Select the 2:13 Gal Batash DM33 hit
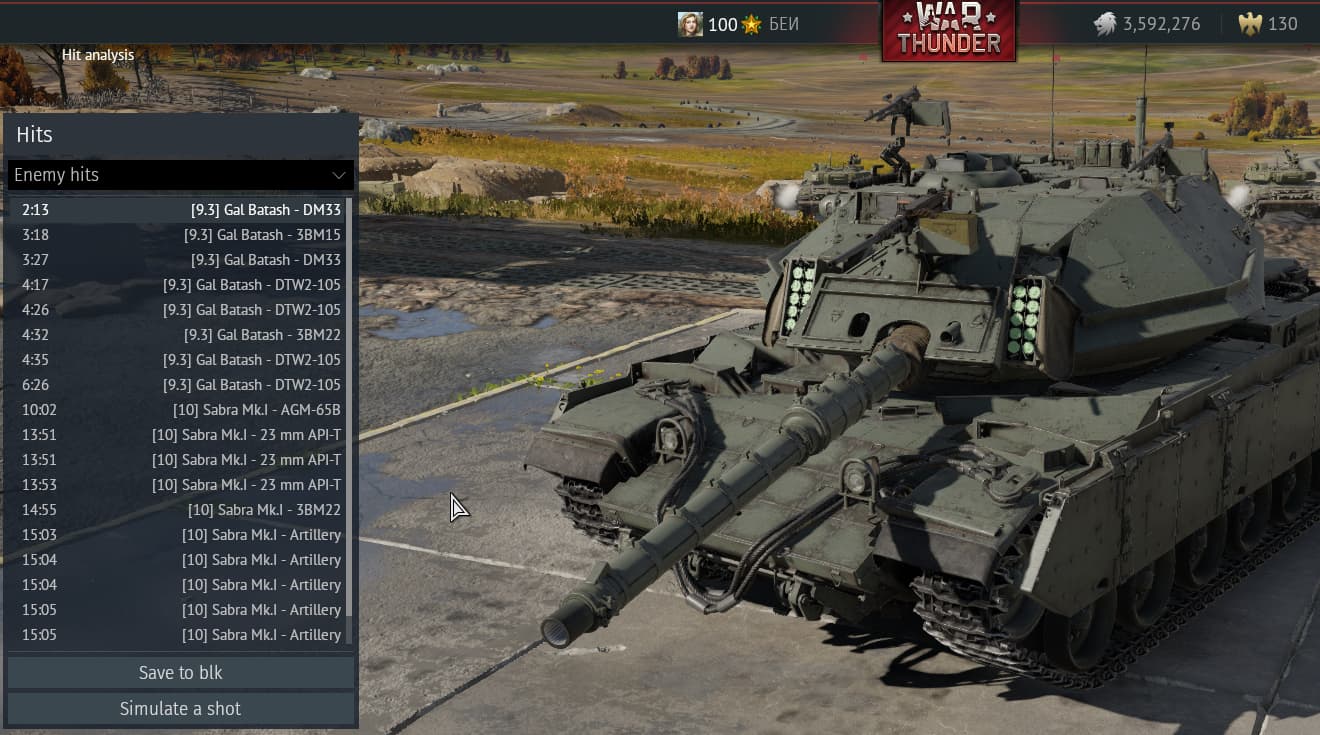Image resolution: width=1320 pixels, height=735 pixels. pyautogui.click(x=180, y=209)
